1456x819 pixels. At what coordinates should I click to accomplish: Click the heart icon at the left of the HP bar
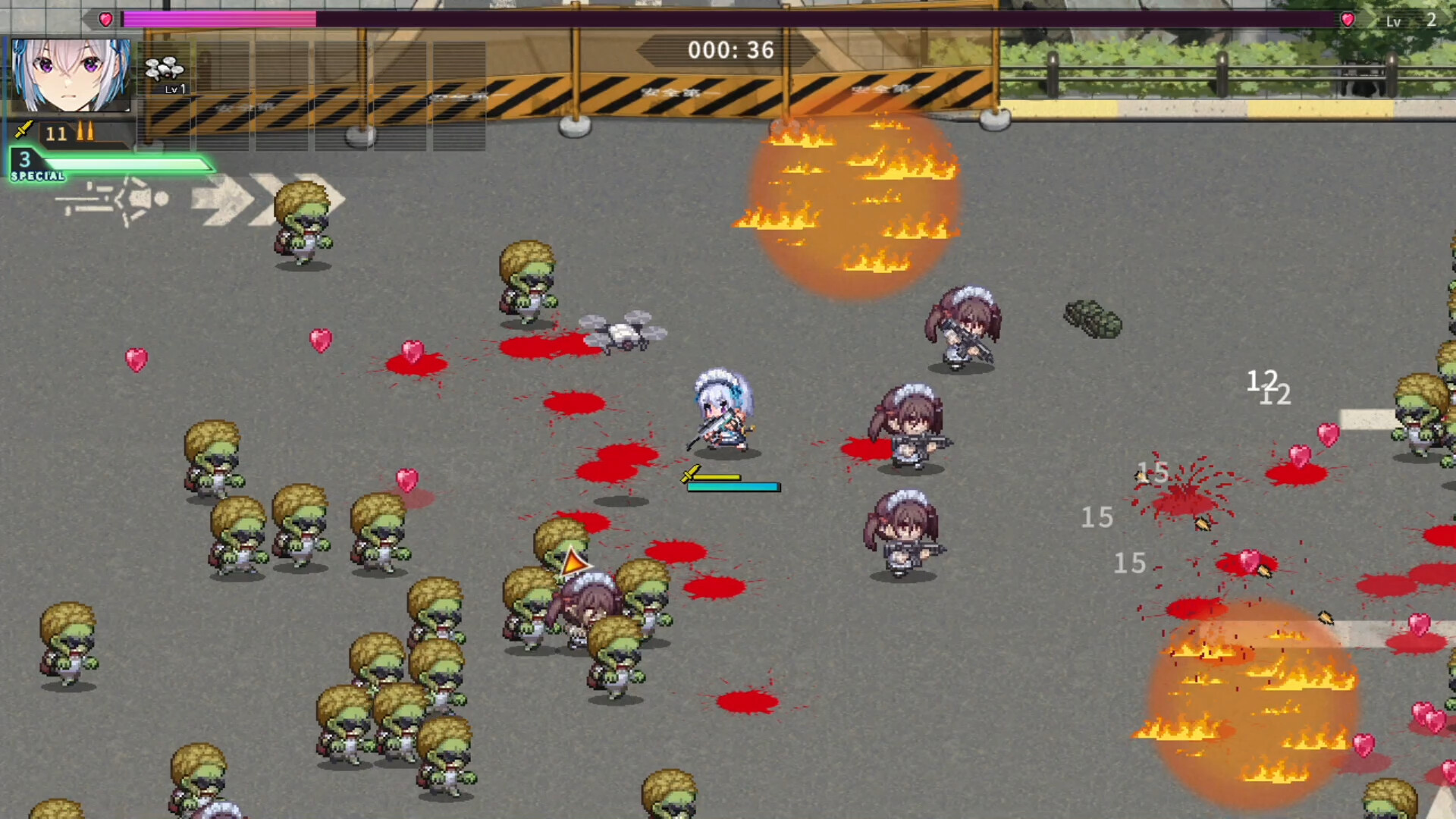(x=105, y=20)
